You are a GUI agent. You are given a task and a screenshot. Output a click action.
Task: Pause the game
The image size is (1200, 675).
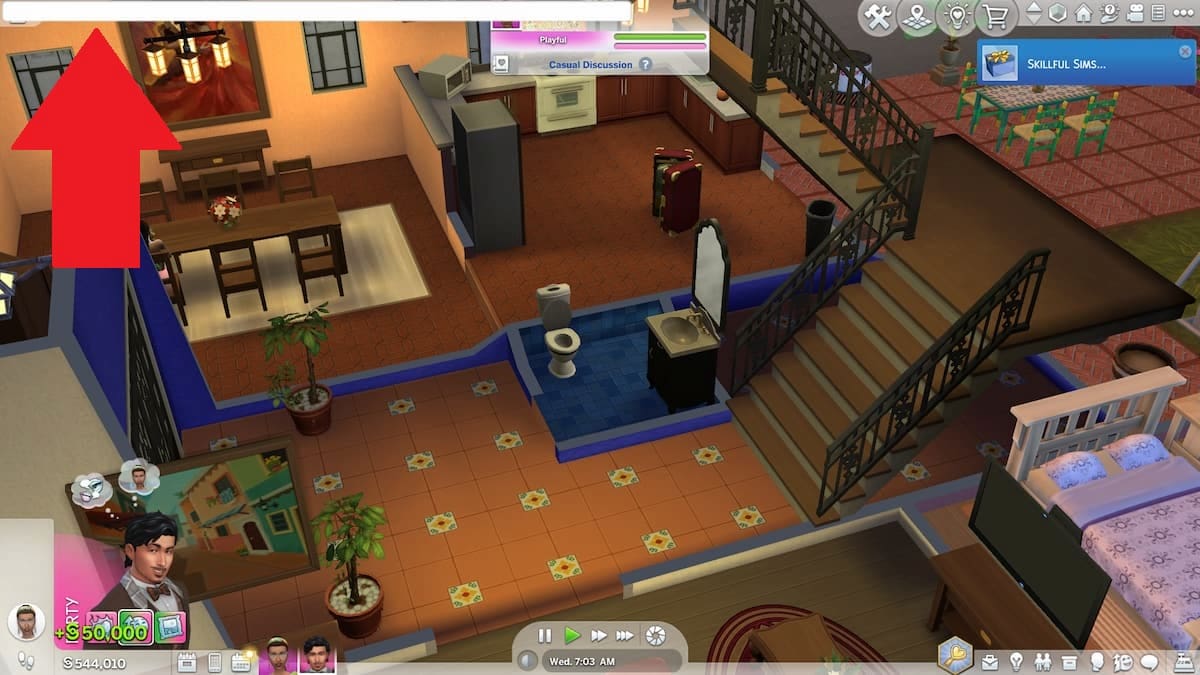click(x=545, y=635)
